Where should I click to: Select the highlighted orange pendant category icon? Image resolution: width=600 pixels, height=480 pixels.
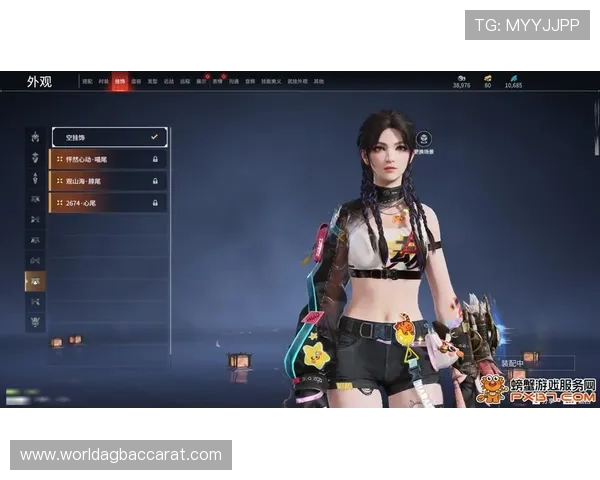[x=35, y=281]
